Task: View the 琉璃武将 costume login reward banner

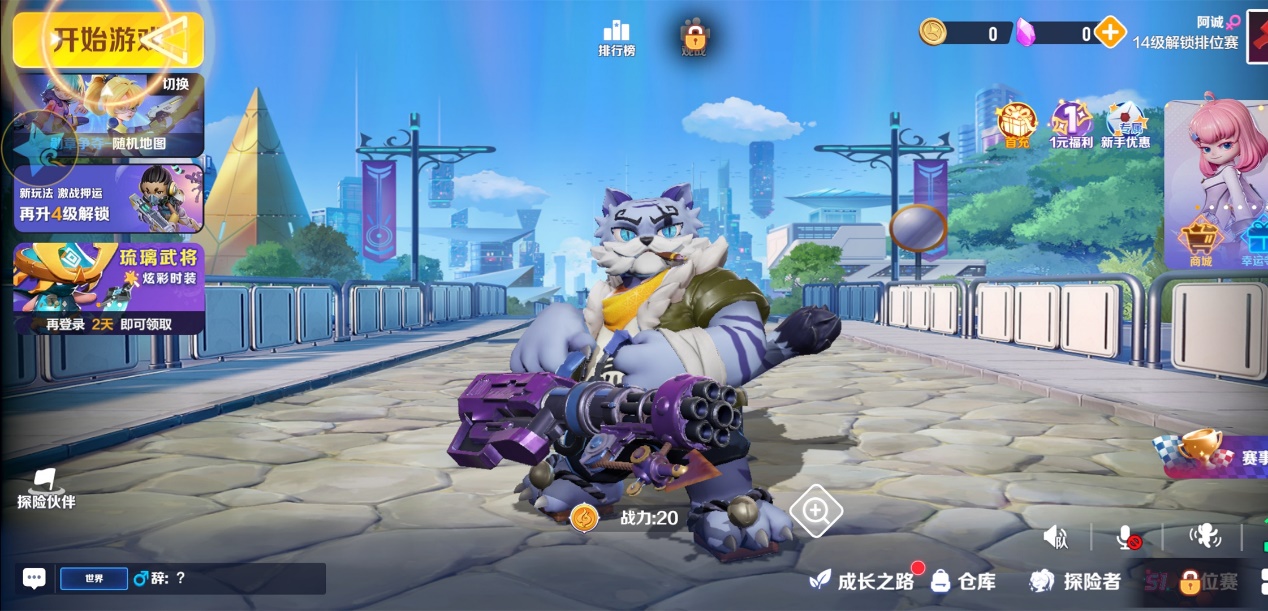Action: 108,288
